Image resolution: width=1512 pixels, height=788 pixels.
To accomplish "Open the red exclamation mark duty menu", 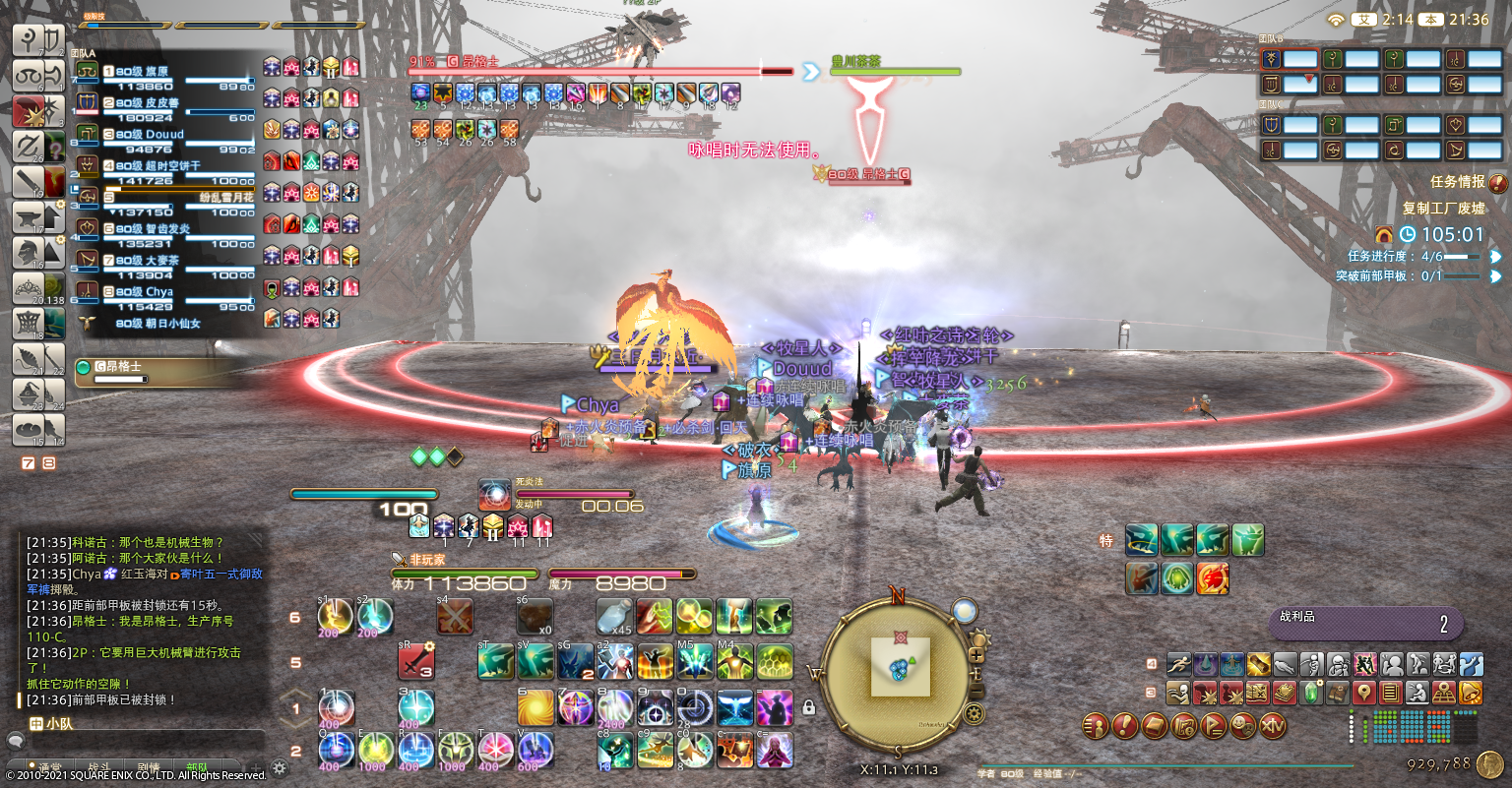I will tap(1125, 727).
